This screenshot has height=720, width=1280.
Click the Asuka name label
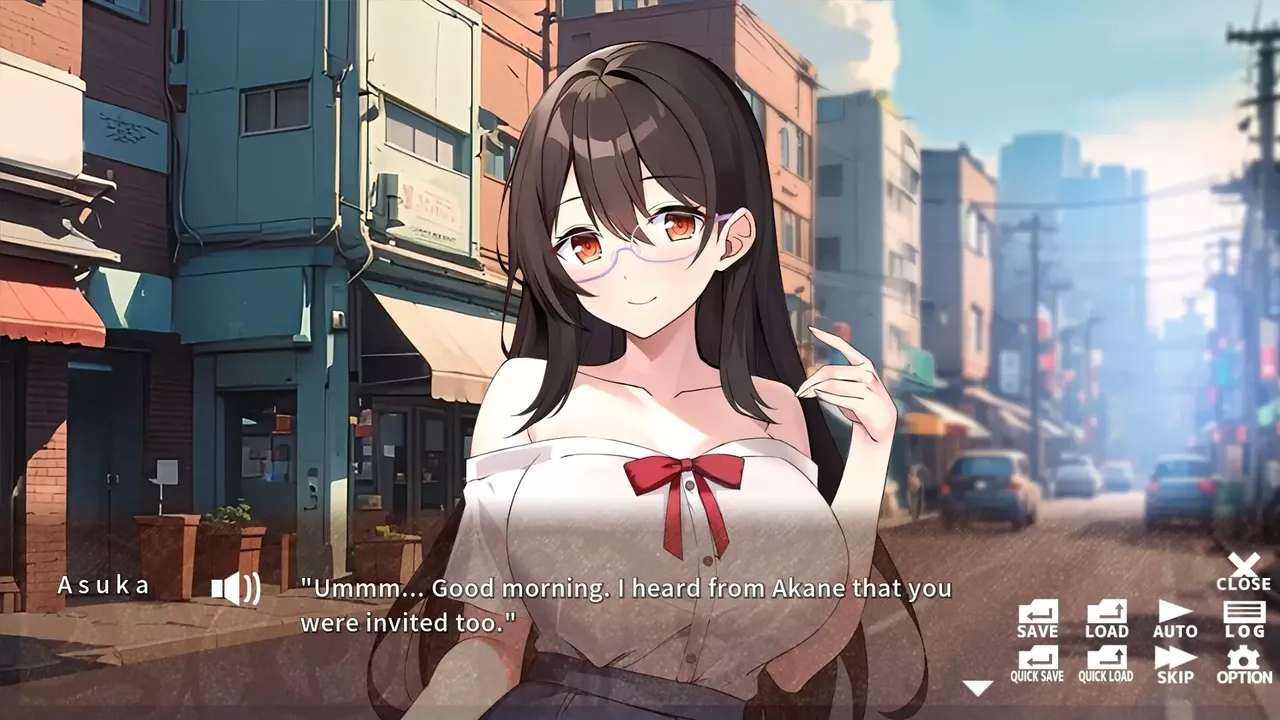pos(103,587)
